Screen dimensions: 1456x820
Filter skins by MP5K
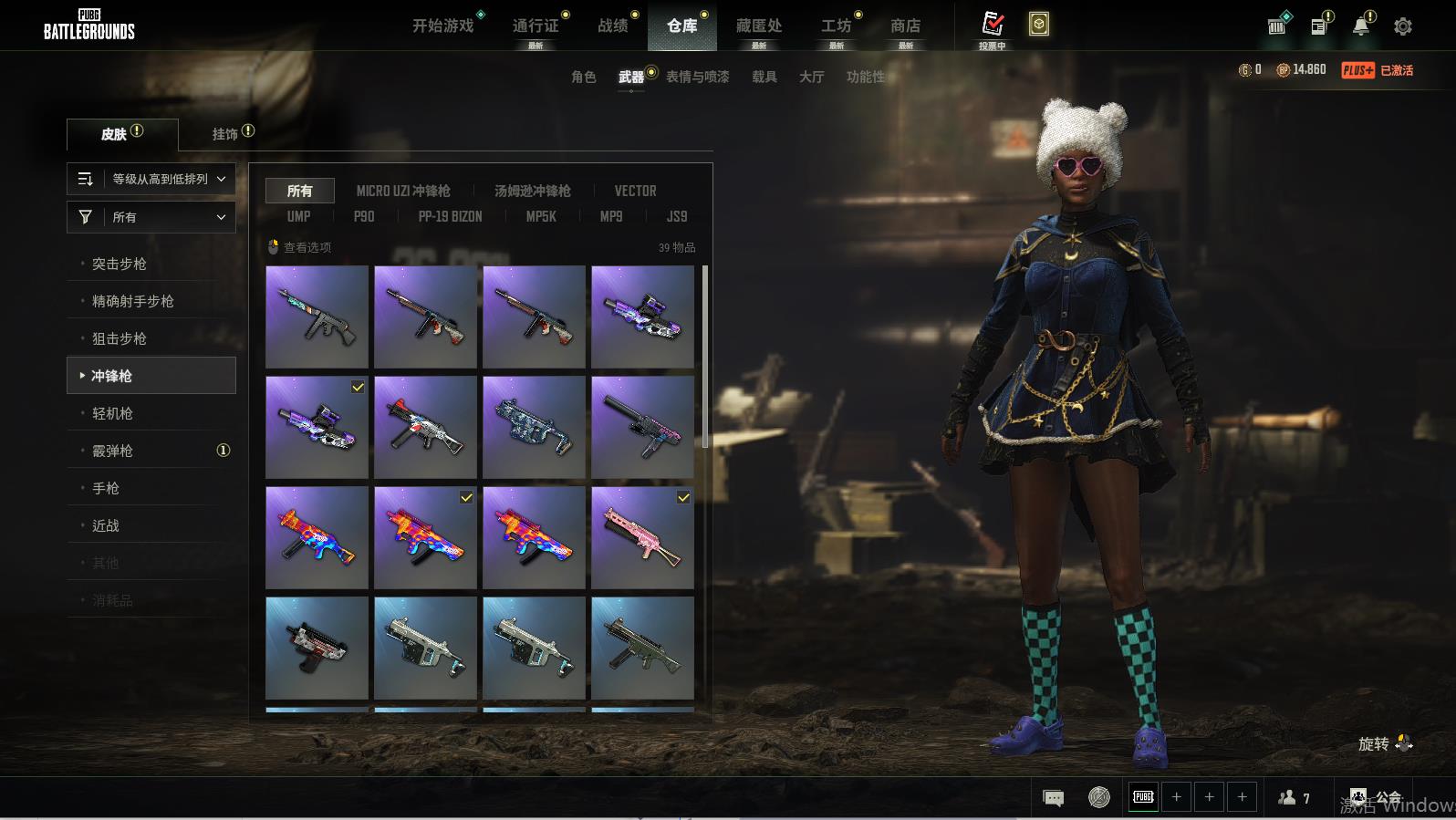541,216
